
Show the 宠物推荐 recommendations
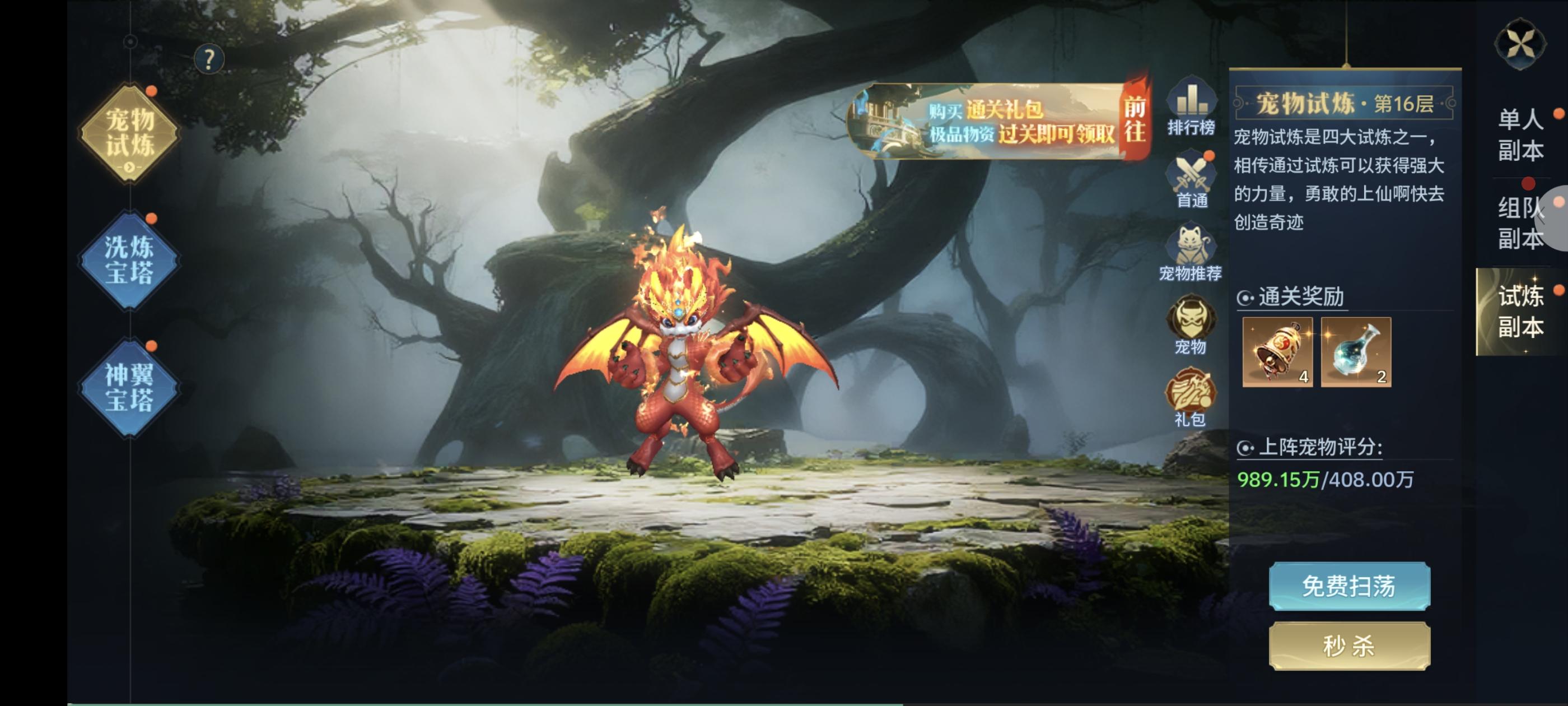pyautogui.click(x=1191, y=254)
